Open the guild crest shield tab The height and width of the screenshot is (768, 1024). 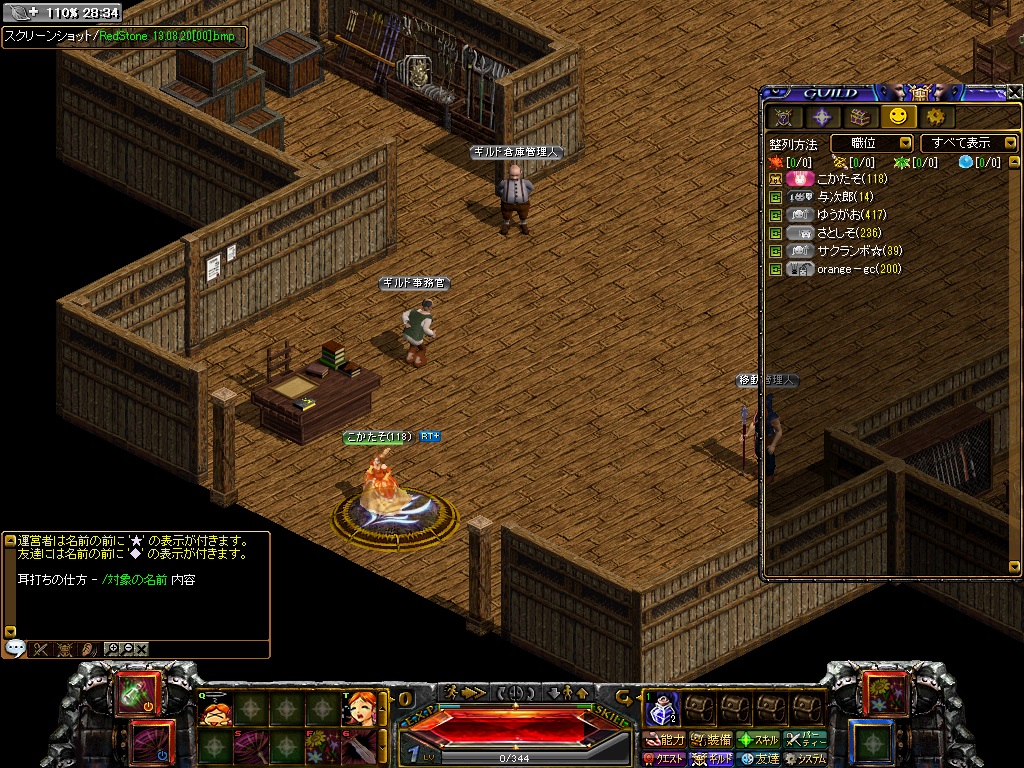click(784, 117)
